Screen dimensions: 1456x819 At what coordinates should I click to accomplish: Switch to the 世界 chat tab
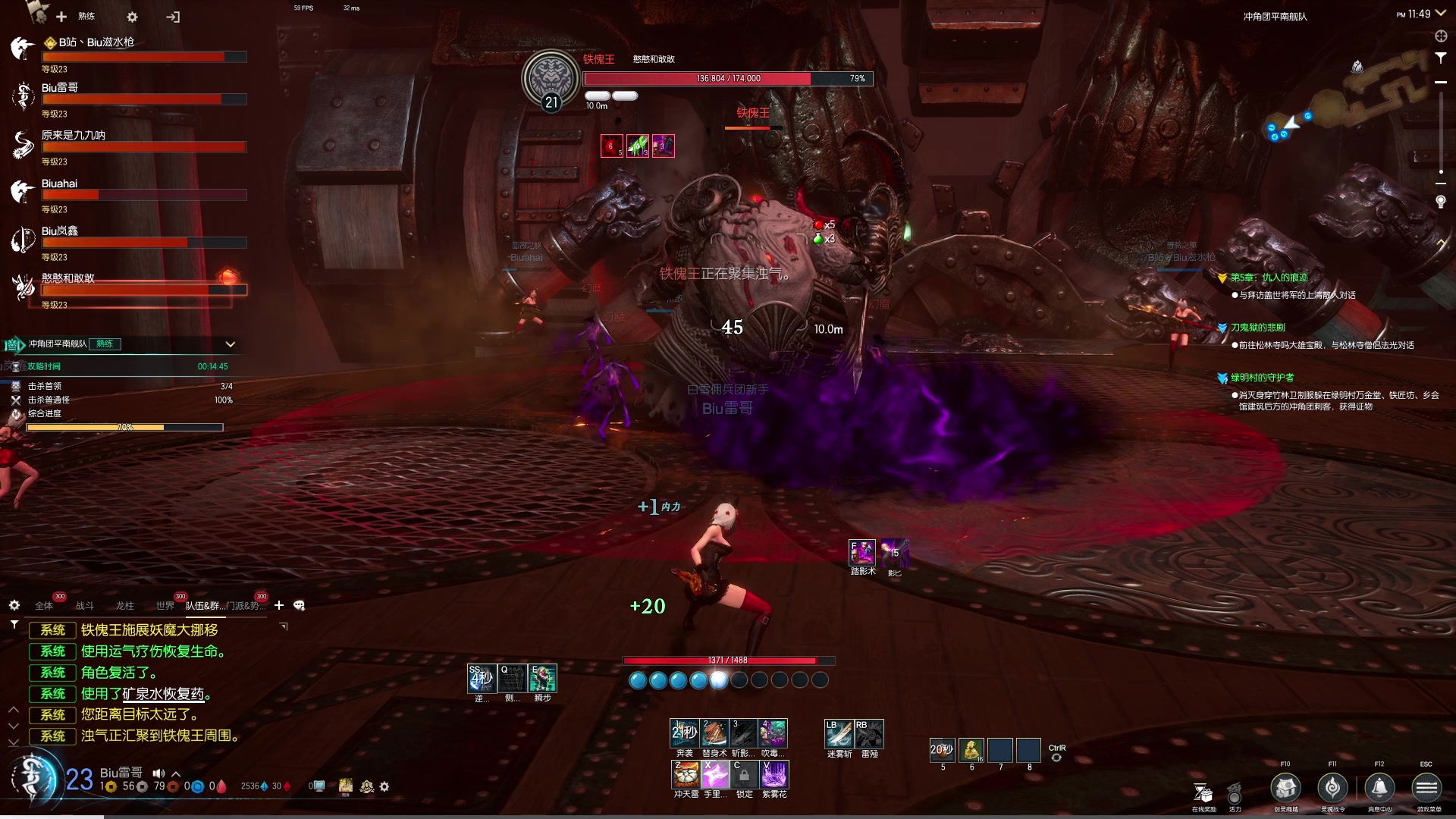tap(165, 606)
